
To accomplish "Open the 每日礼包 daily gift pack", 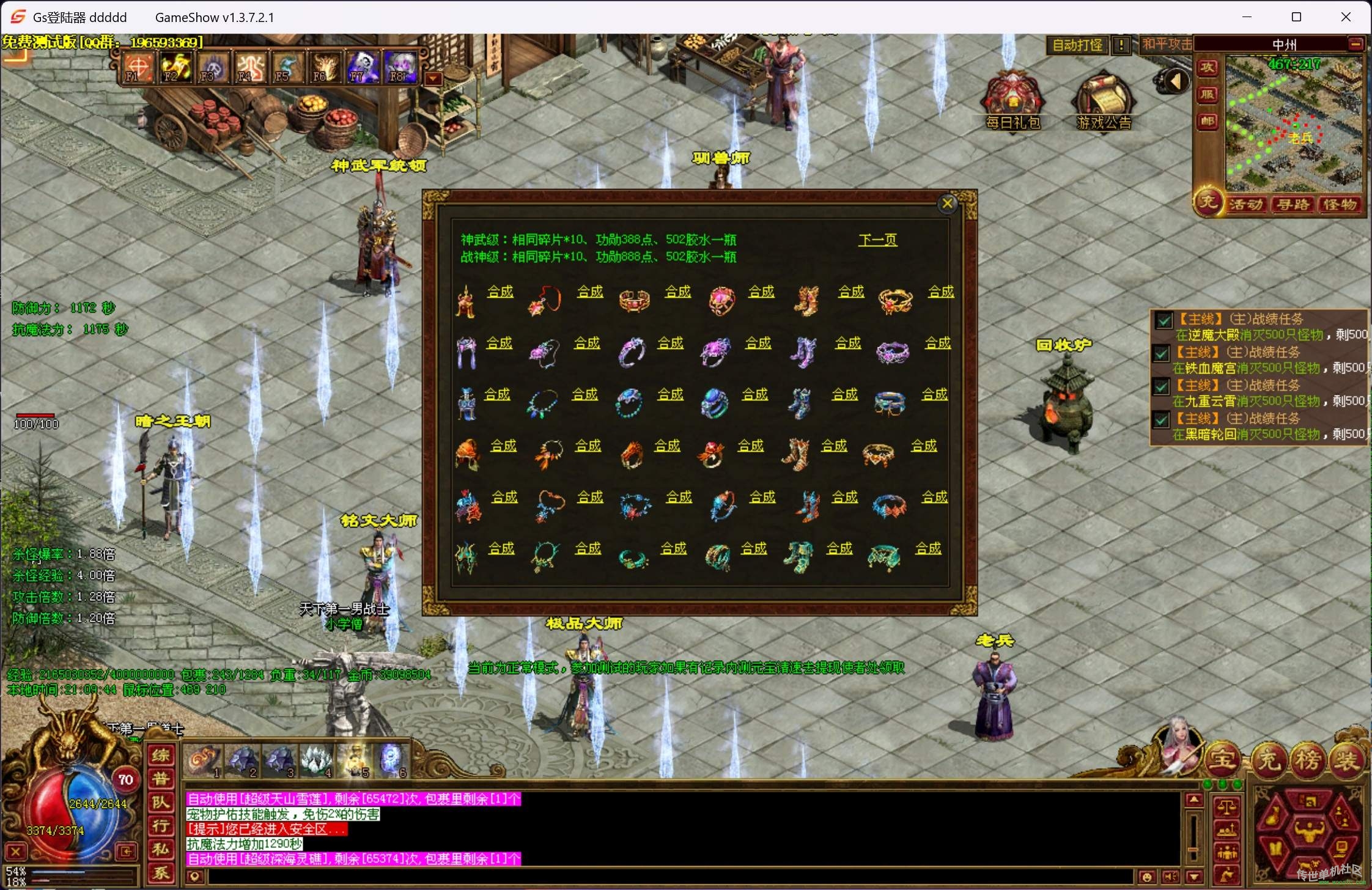I will point(1012,101).
